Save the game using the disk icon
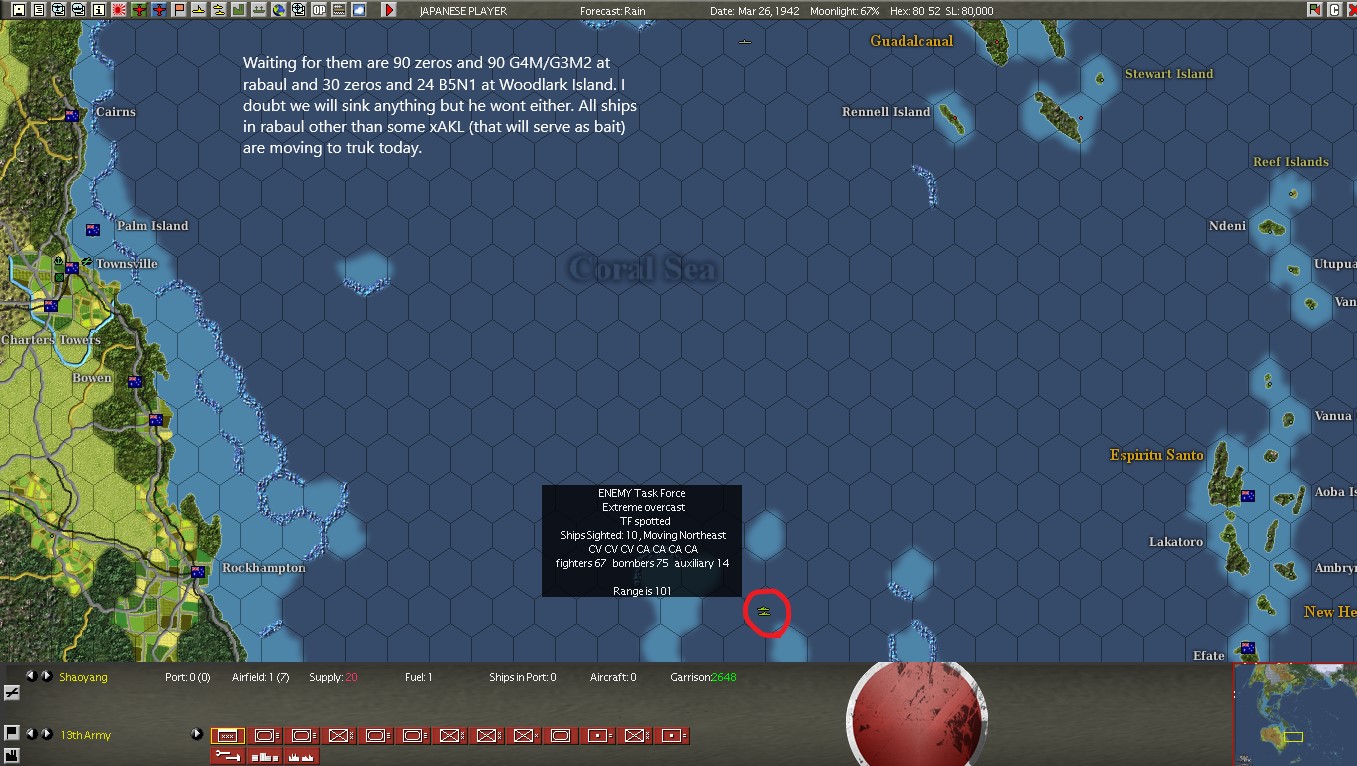The width and height of the screenshot is (1357, 766). pos(18,10)
